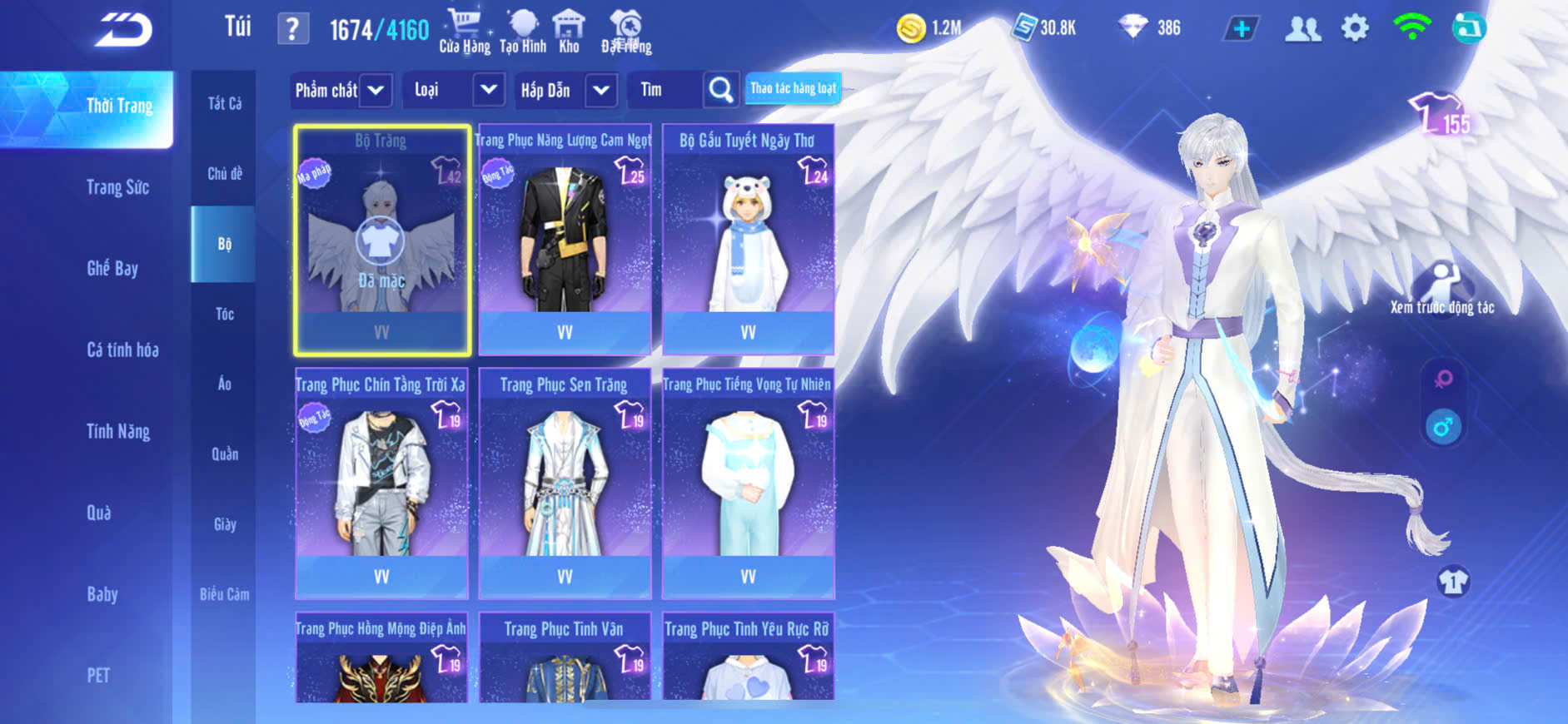Open the Cửa Hàng shop
Image resolution: width=1568 pixels, height=724 pixels.
pyautogui.click(x=465, y=32)
